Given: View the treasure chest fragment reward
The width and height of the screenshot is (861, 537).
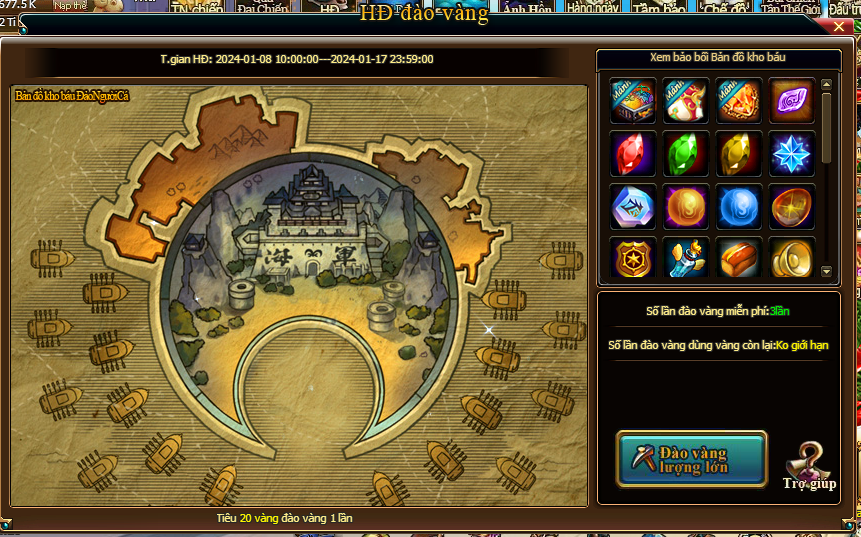Looking at the screenshot, I should (633, 101).
